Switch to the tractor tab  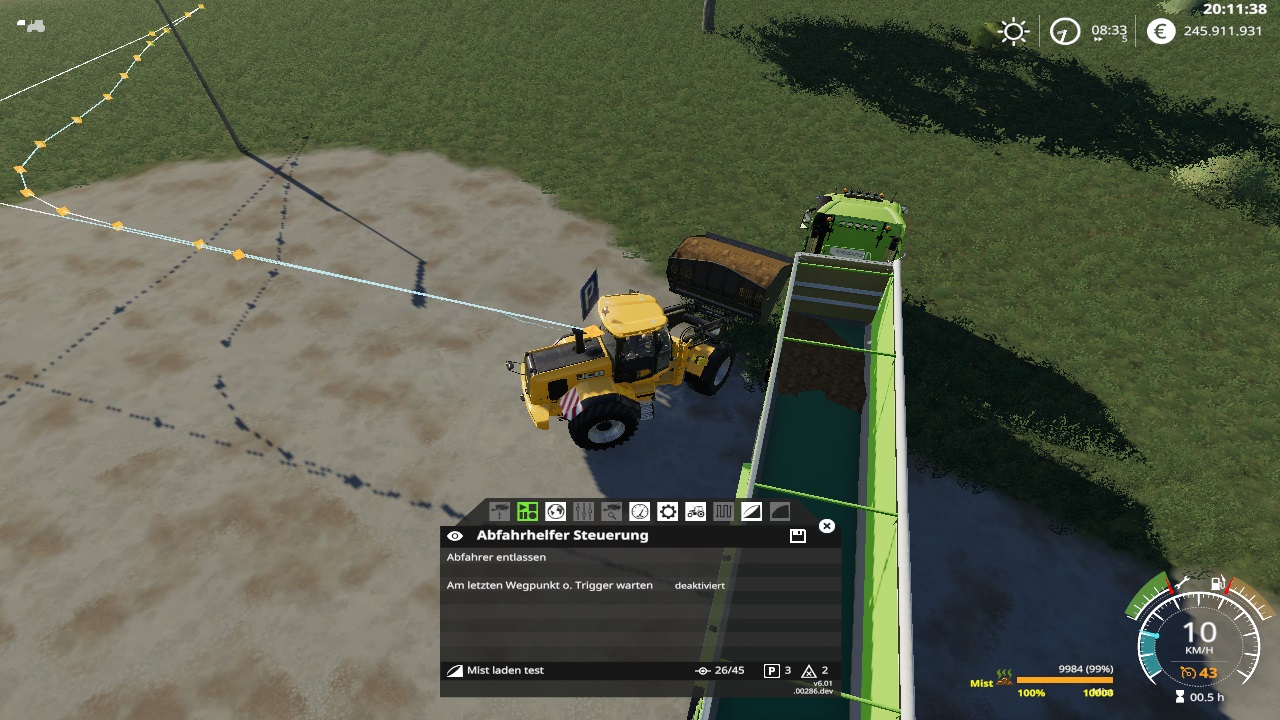[695, 512]
